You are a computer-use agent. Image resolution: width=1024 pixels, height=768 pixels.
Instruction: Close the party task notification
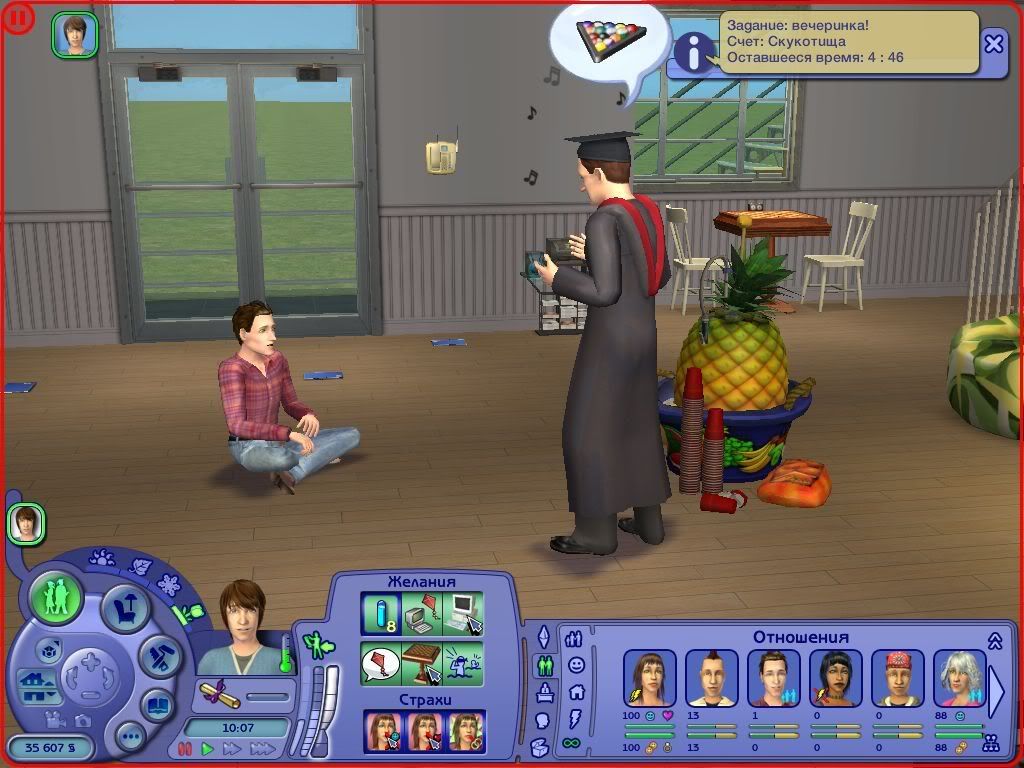pyautogui.click(x=993, y=44)
